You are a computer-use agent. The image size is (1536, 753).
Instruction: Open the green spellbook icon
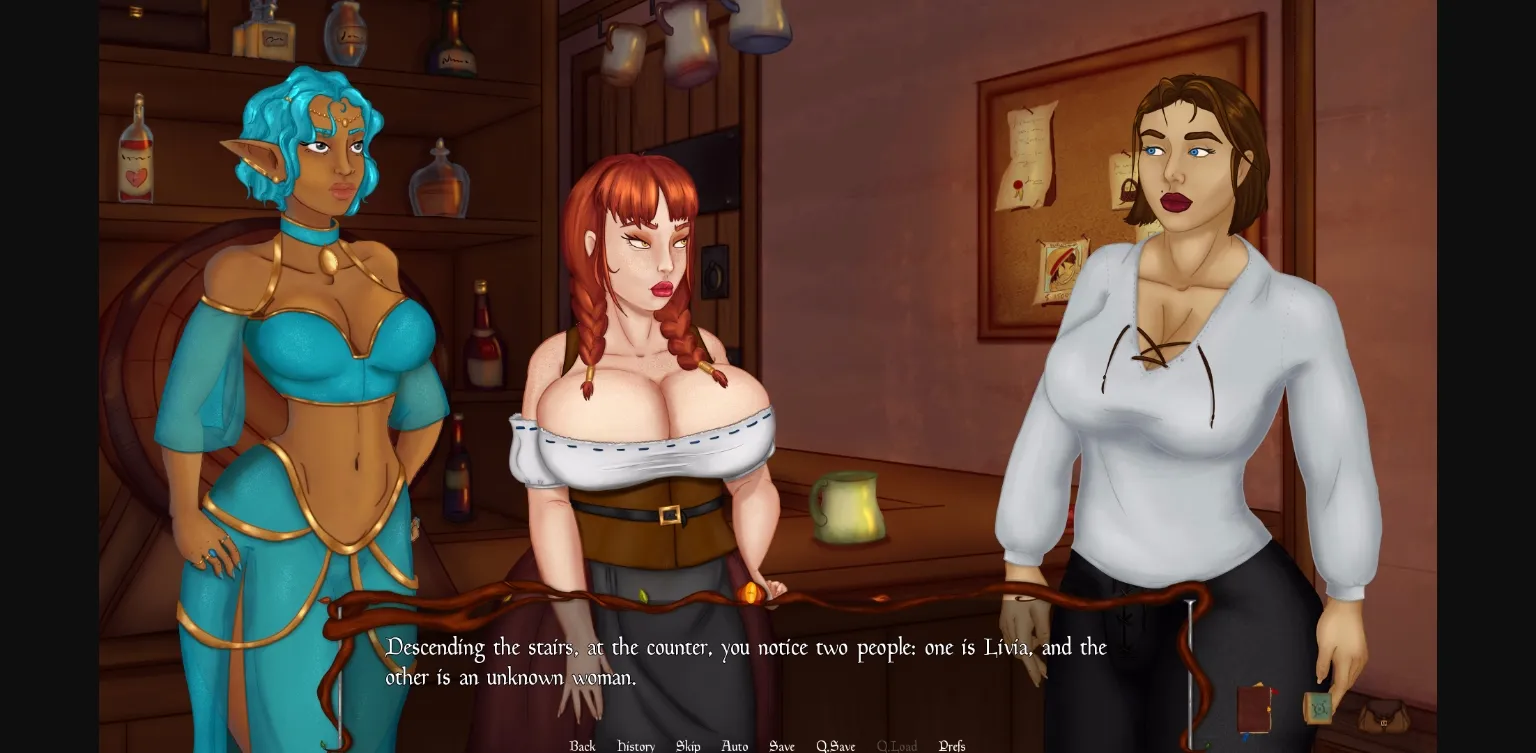[x=1317, y=708]
